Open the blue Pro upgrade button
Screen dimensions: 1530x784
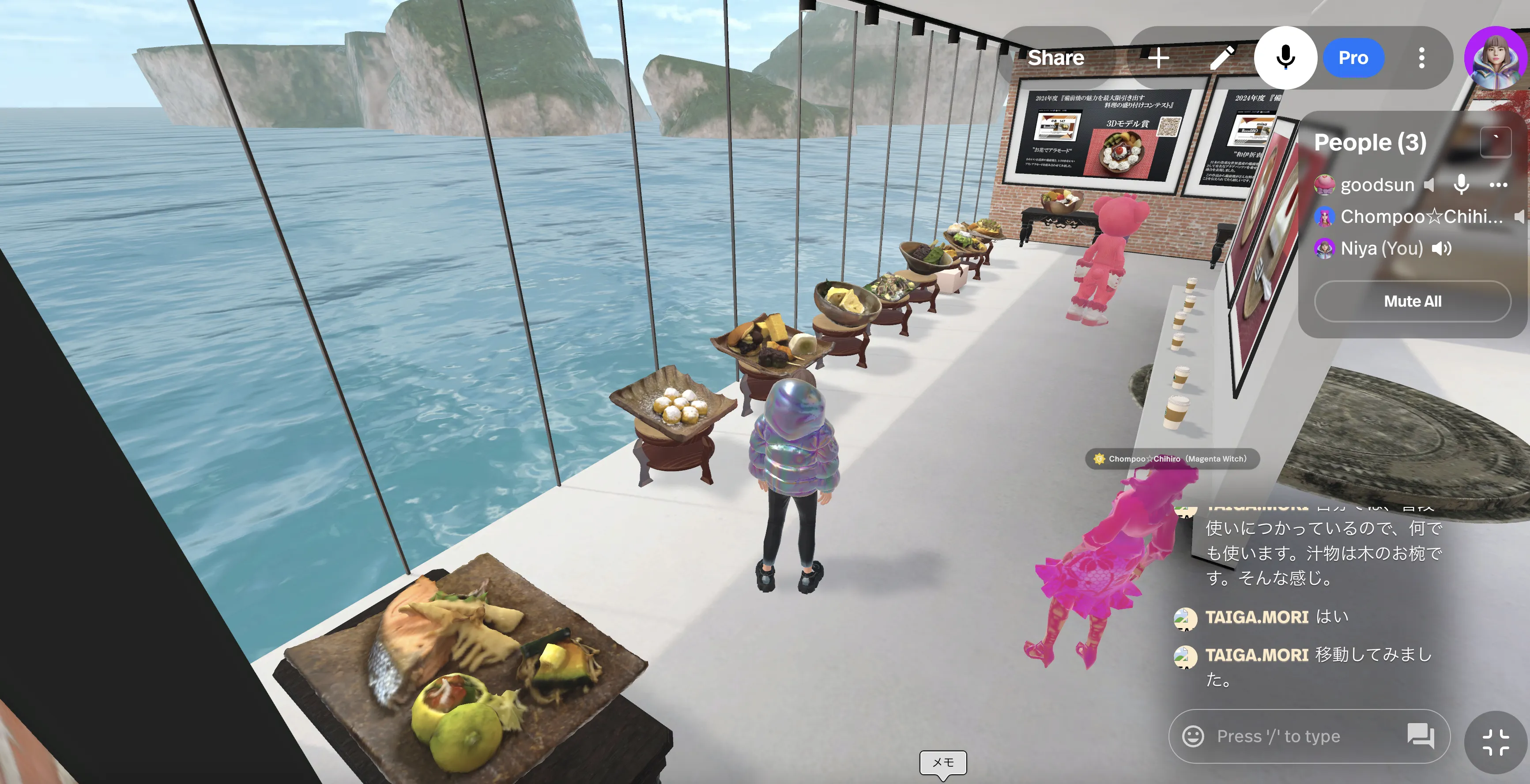coord(1353,57)
